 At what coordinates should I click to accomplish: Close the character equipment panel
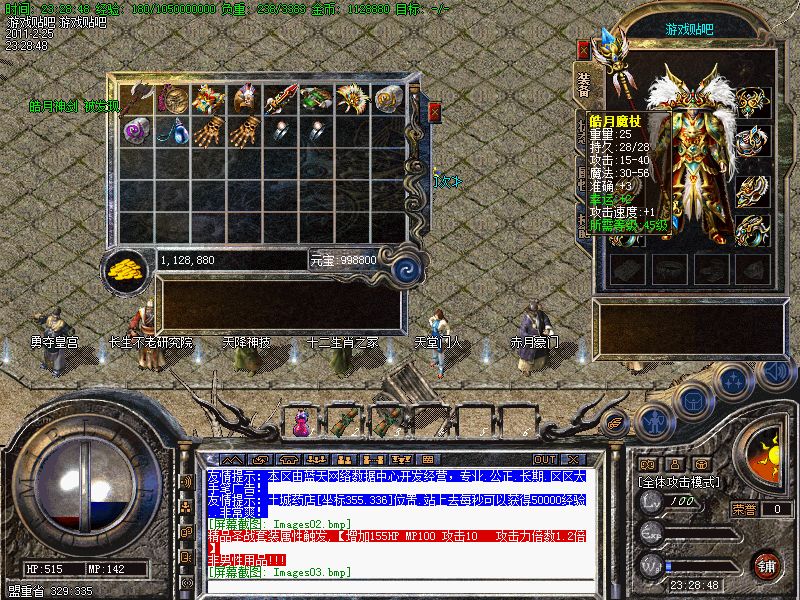point(584,50)
